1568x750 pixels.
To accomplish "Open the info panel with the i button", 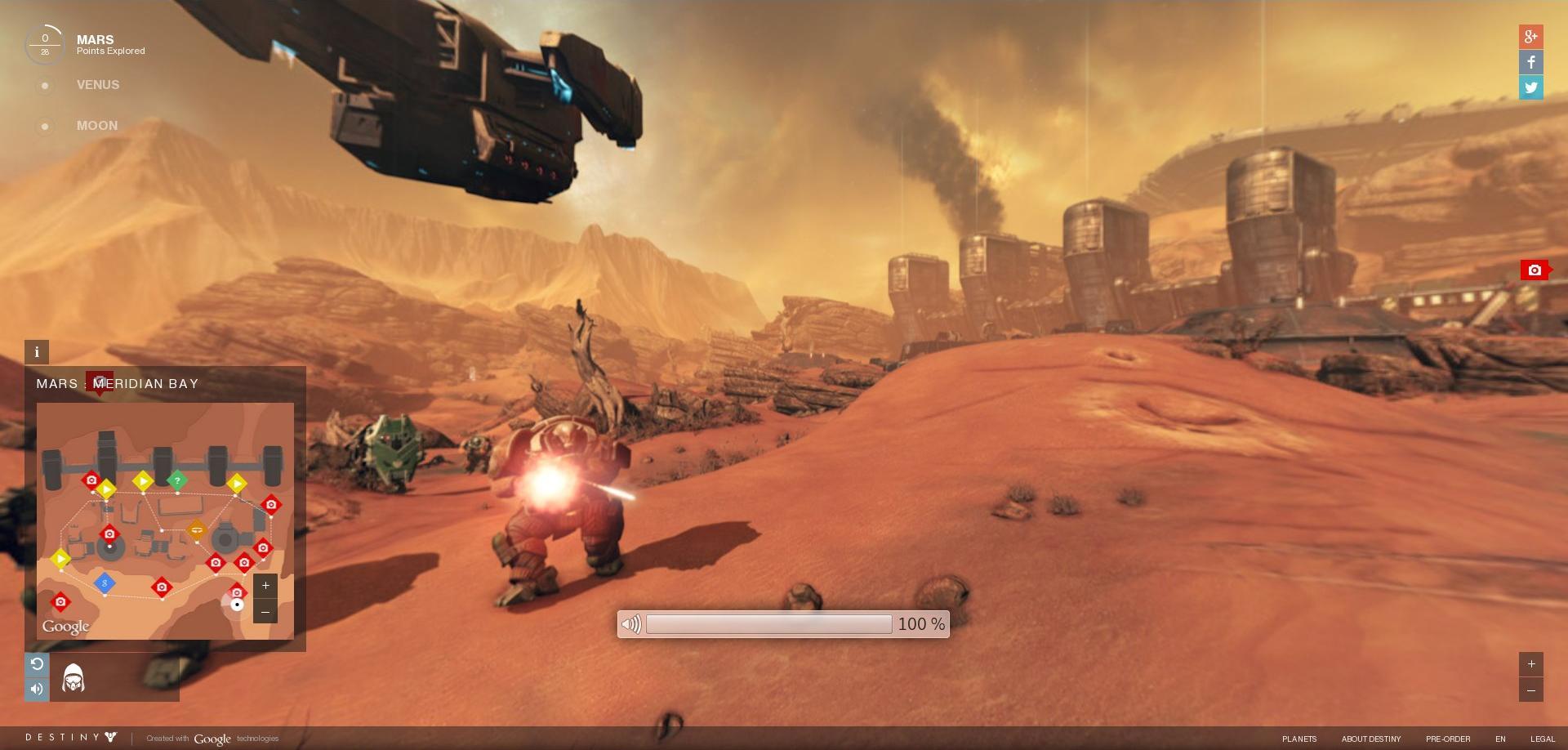I will (37, 352).
